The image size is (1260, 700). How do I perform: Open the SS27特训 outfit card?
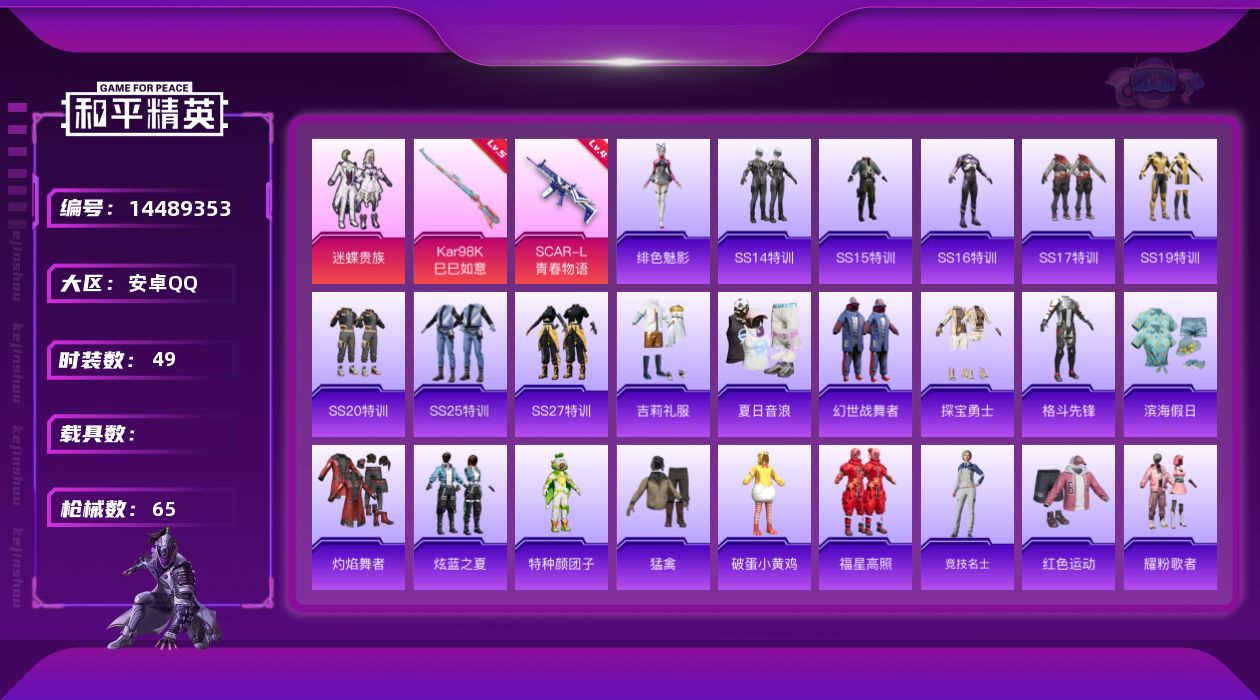pyautogui.click(x=561, y=364)
